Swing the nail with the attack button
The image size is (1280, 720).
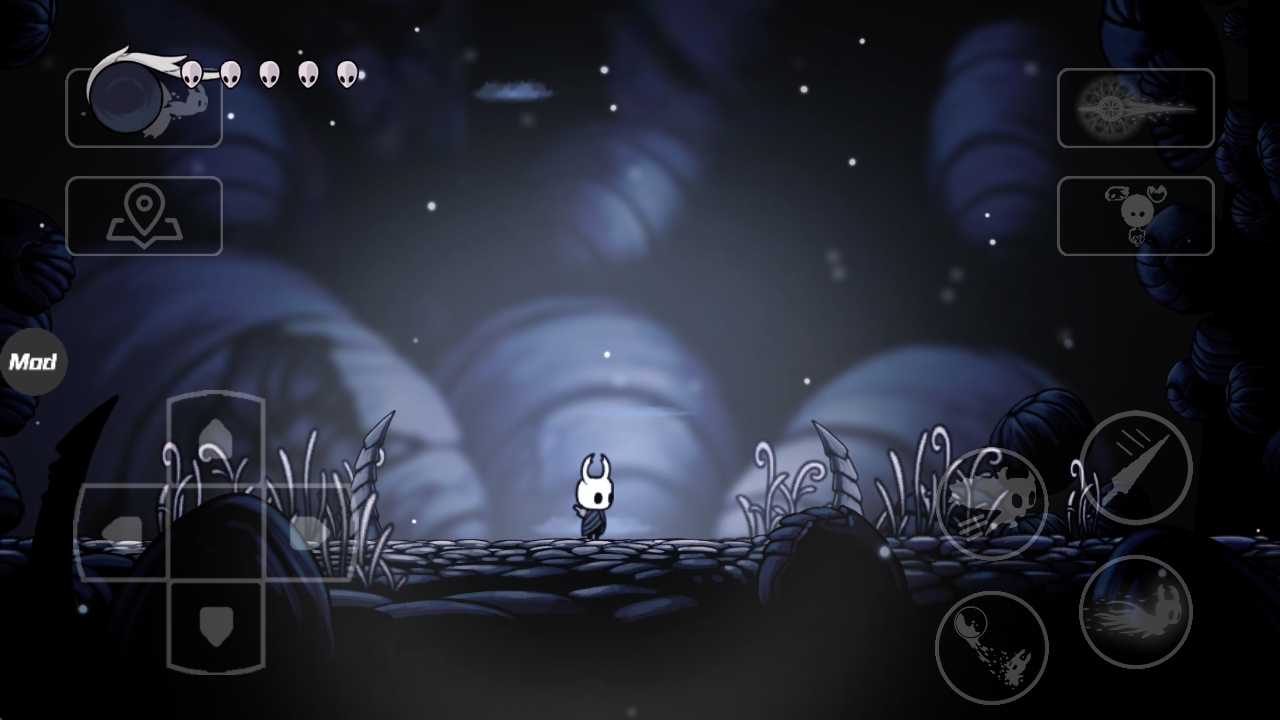pos(1136,467)
